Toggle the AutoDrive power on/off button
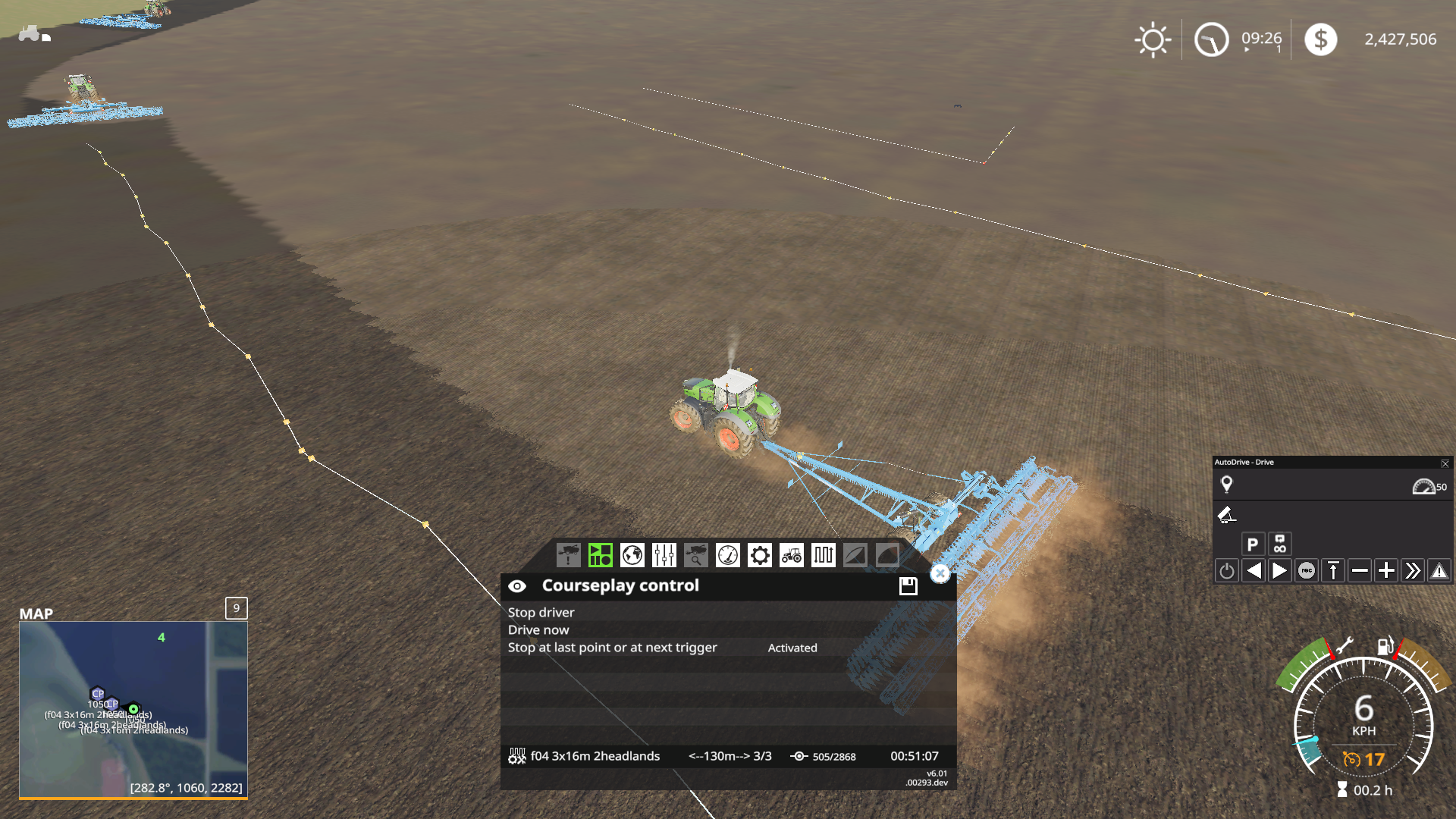Screen dimensions: 1456x819 [1227, 570]
